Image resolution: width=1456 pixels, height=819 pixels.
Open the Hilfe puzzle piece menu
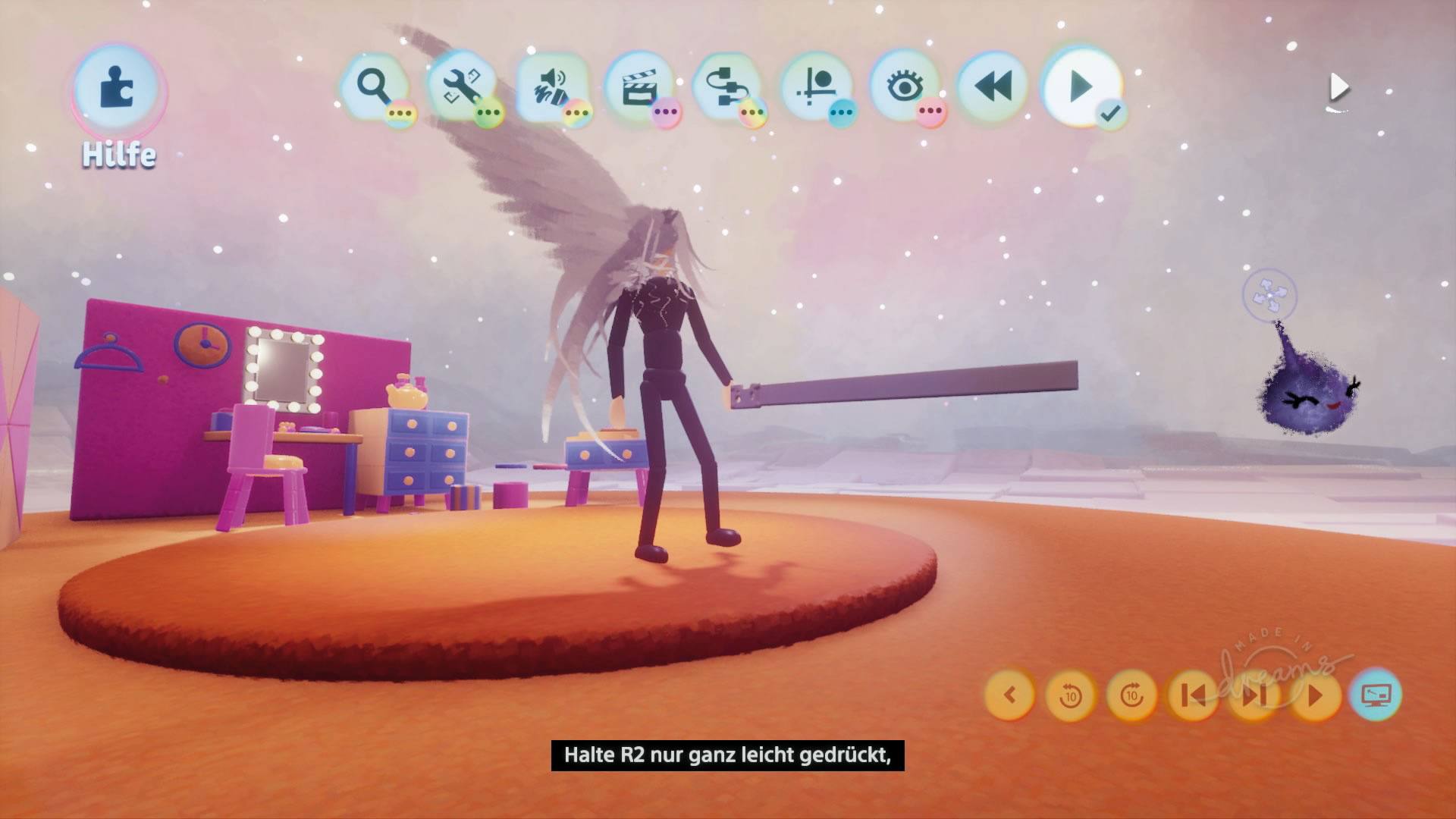pos(118,89)
